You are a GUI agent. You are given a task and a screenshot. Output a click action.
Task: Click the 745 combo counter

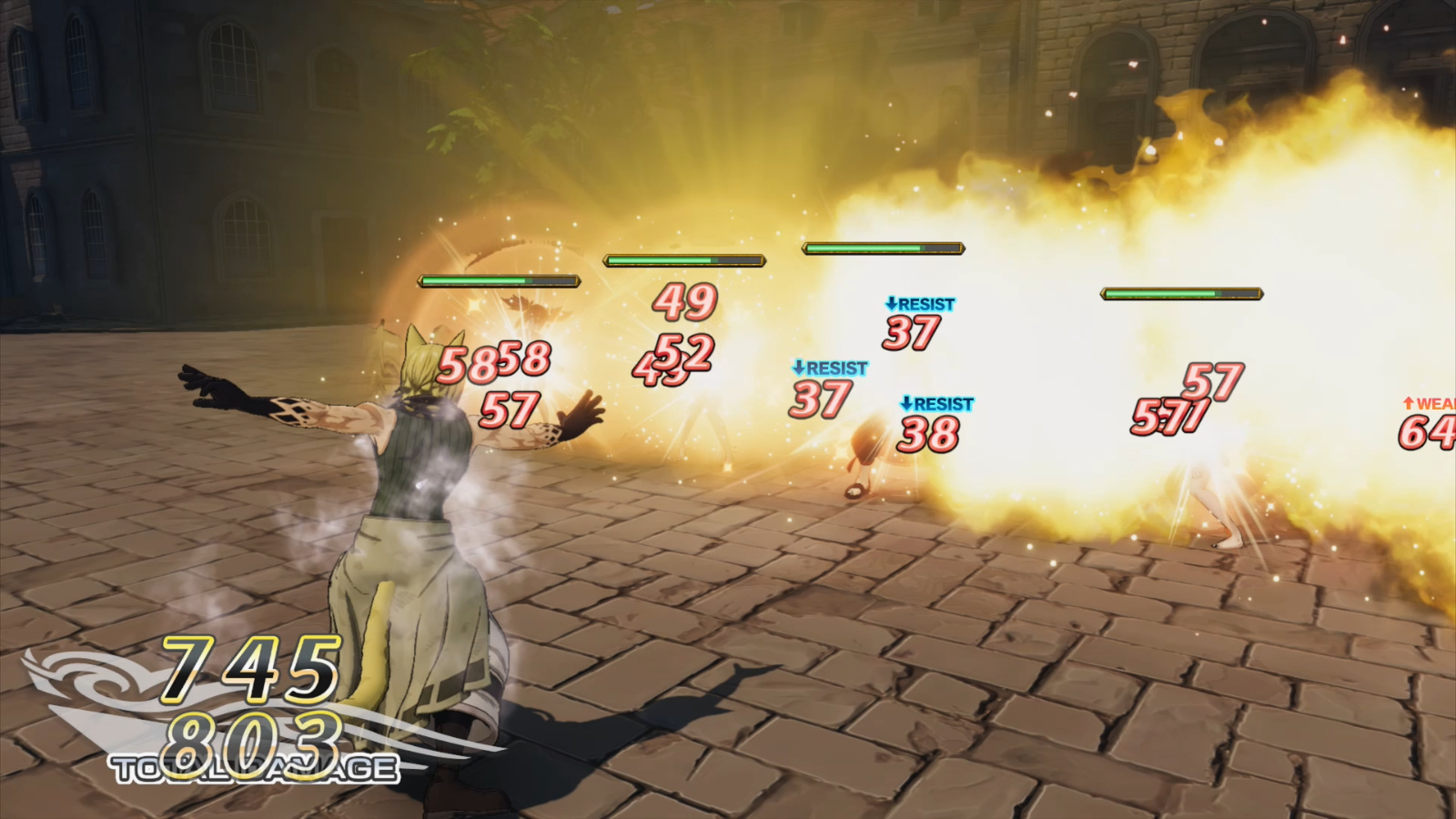248,670
